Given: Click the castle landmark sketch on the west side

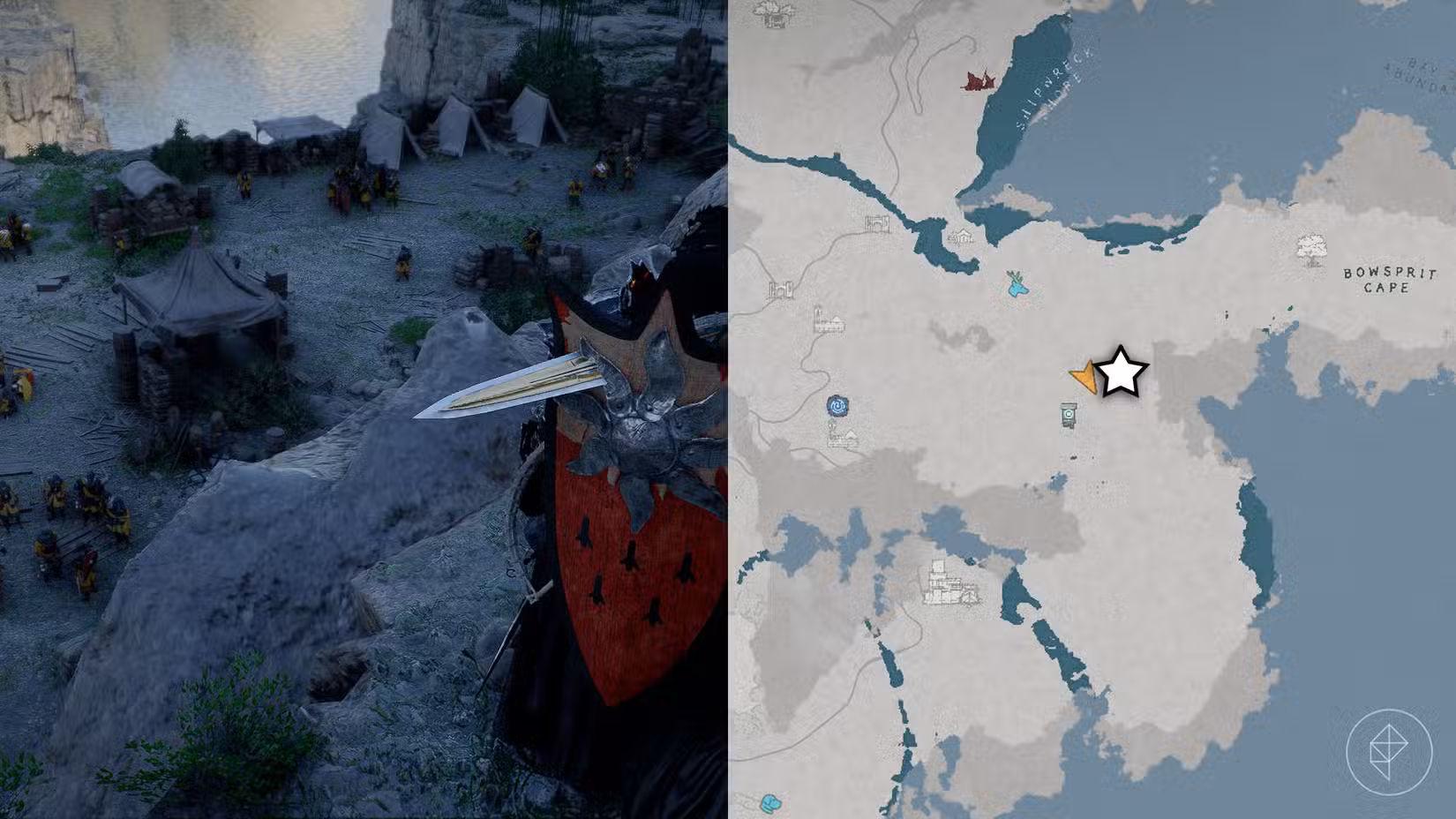Looking at the screenshot, I should [828, 320].
